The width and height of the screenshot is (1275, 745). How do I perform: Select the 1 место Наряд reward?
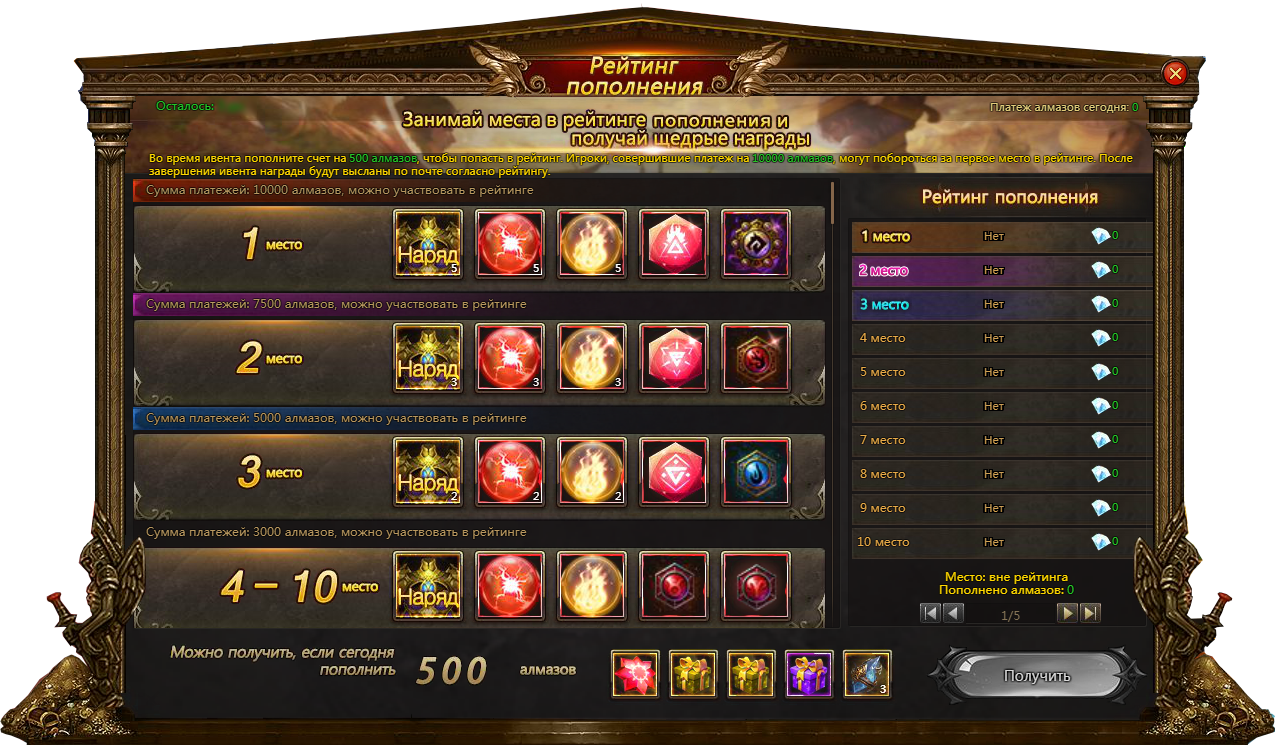point(428,243)
